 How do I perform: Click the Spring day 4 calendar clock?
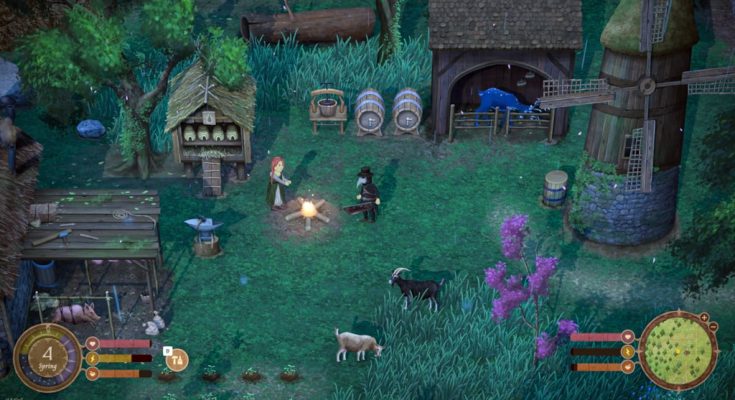click(47, 357)
